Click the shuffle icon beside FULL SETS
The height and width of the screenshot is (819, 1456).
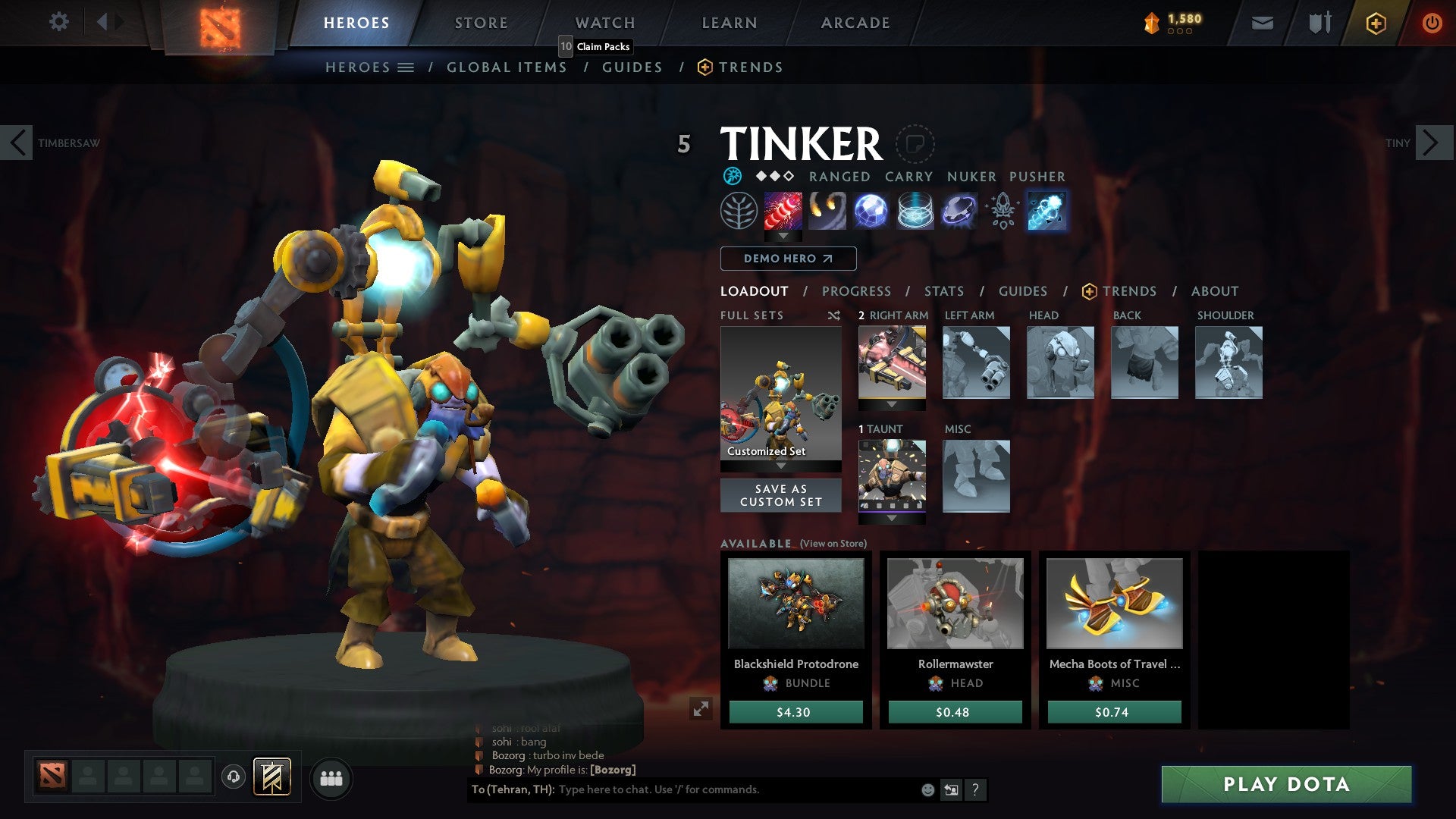click(834, 315)
